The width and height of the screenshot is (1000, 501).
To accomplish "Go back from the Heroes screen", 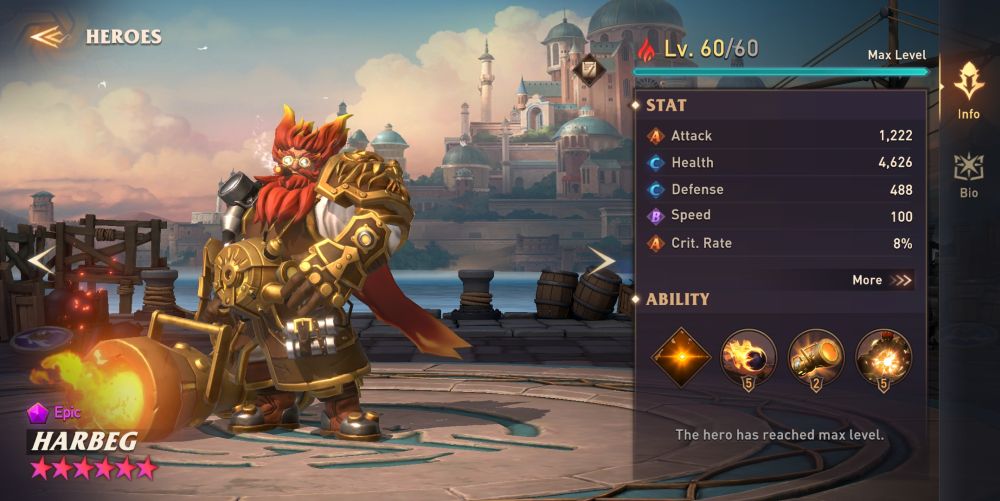I will click(x=47, y=37).
